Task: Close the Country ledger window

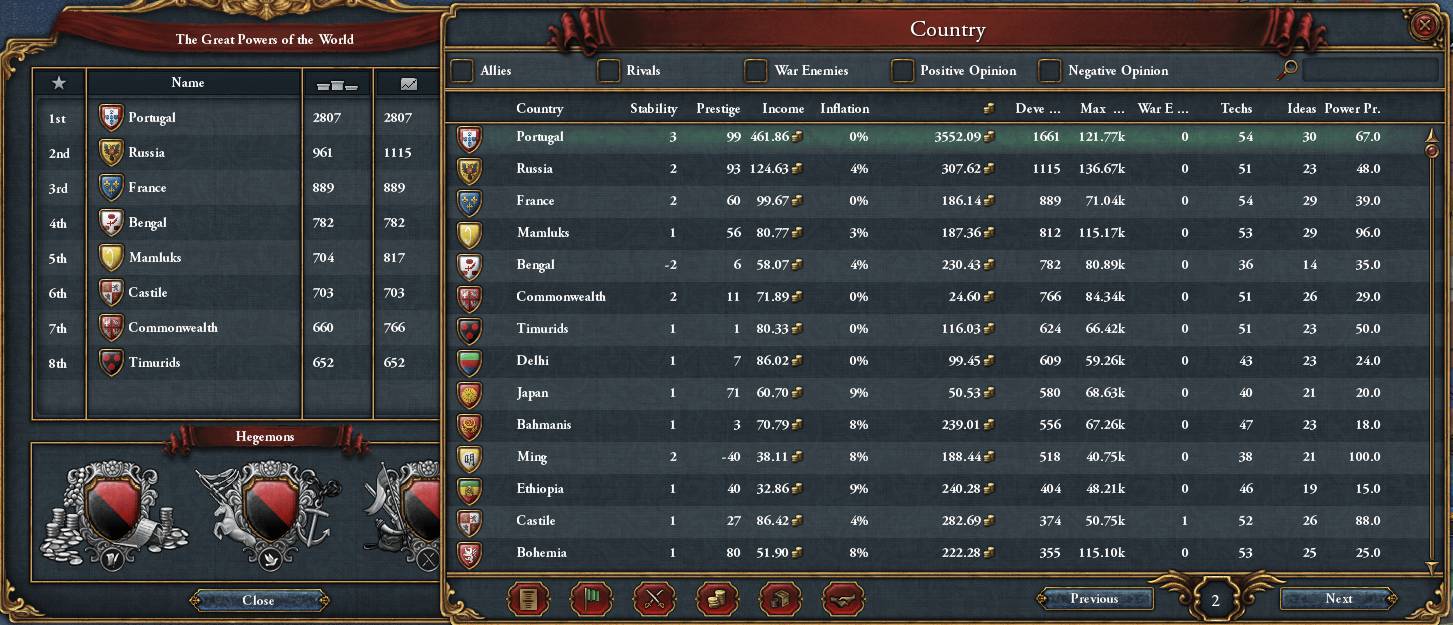Action: tap(1423, 27)
